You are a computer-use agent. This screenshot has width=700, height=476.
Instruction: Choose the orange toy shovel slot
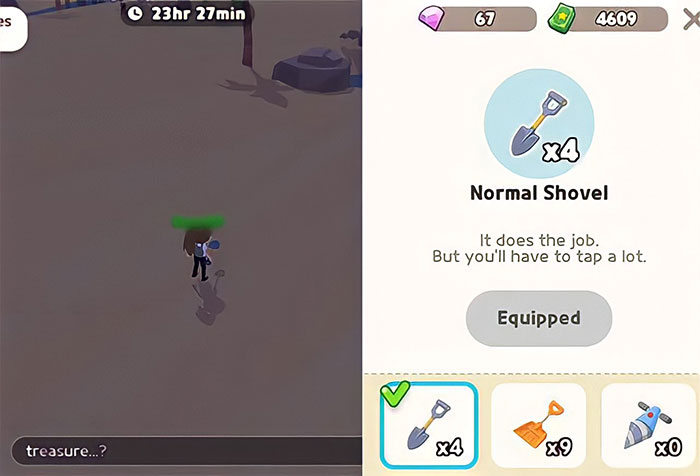(x=539, y=426)
